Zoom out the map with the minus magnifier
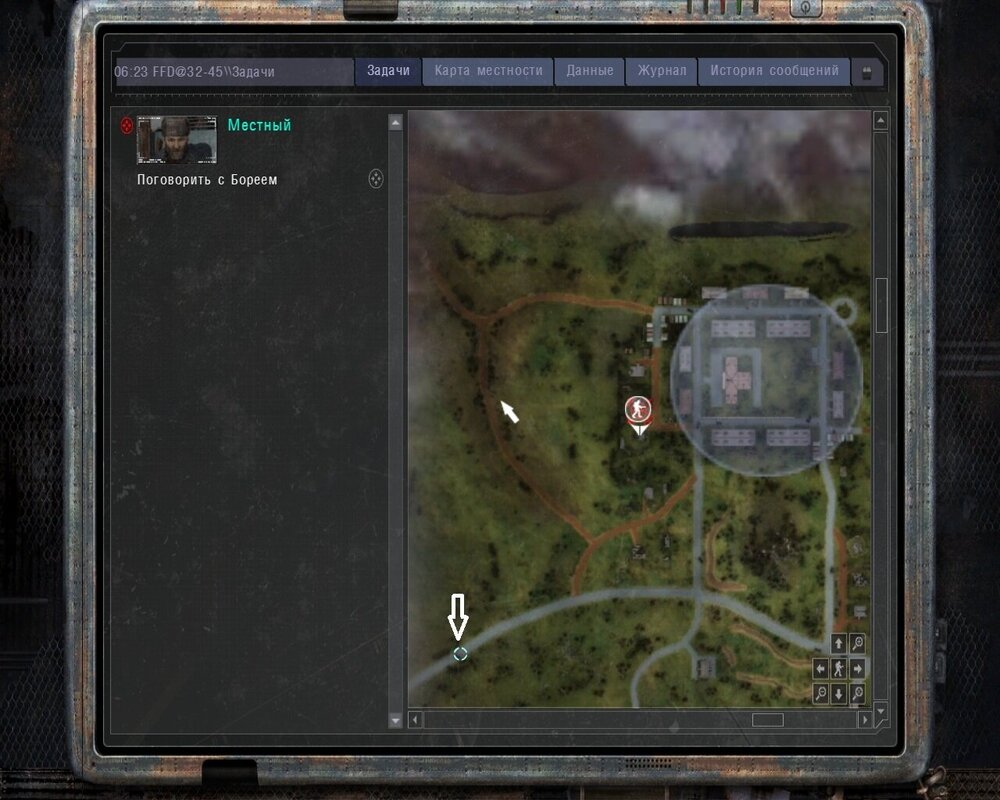 click(x=821, y=693)
